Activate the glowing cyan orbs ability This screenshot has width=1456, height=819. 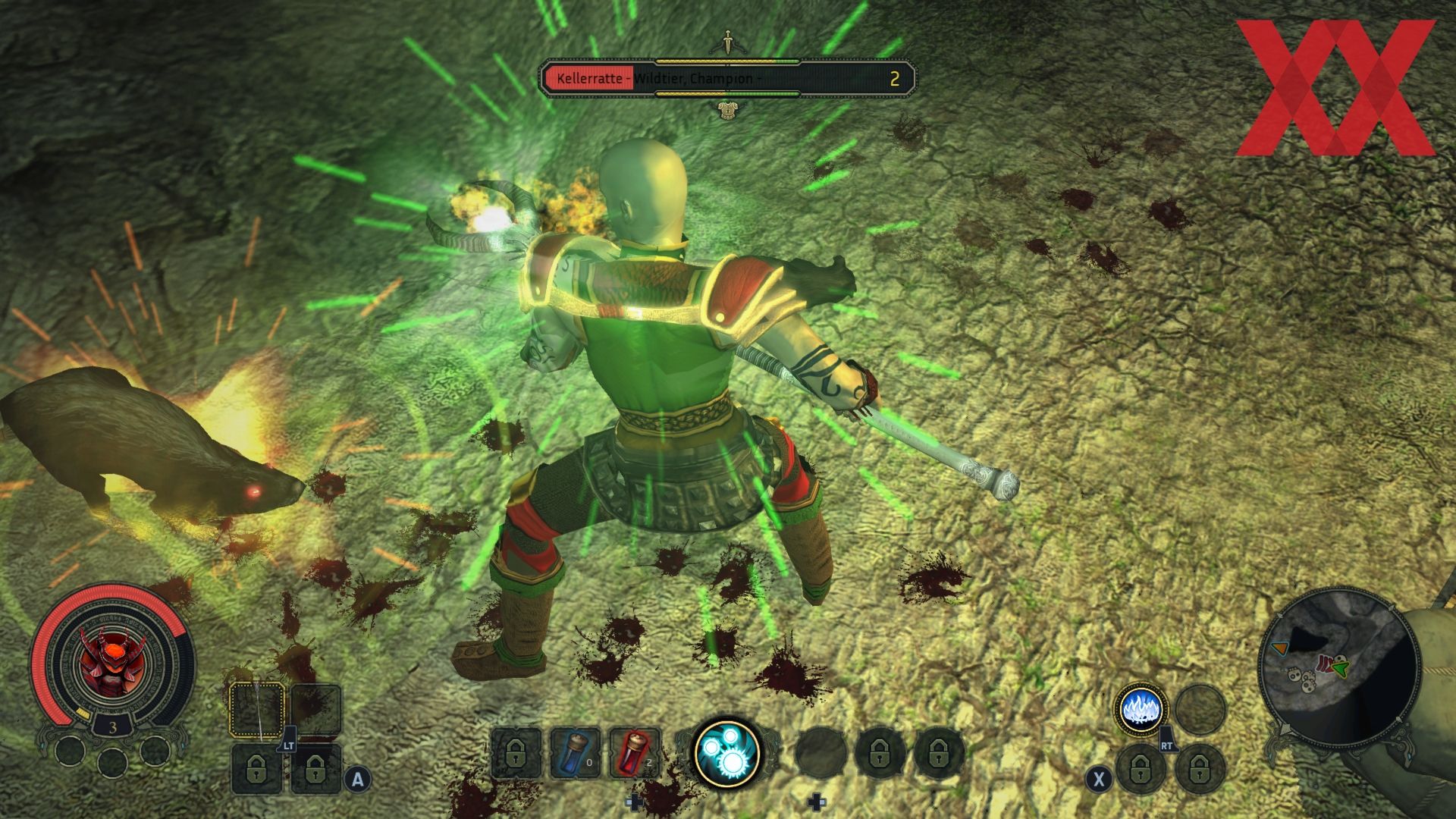point(727,753)
